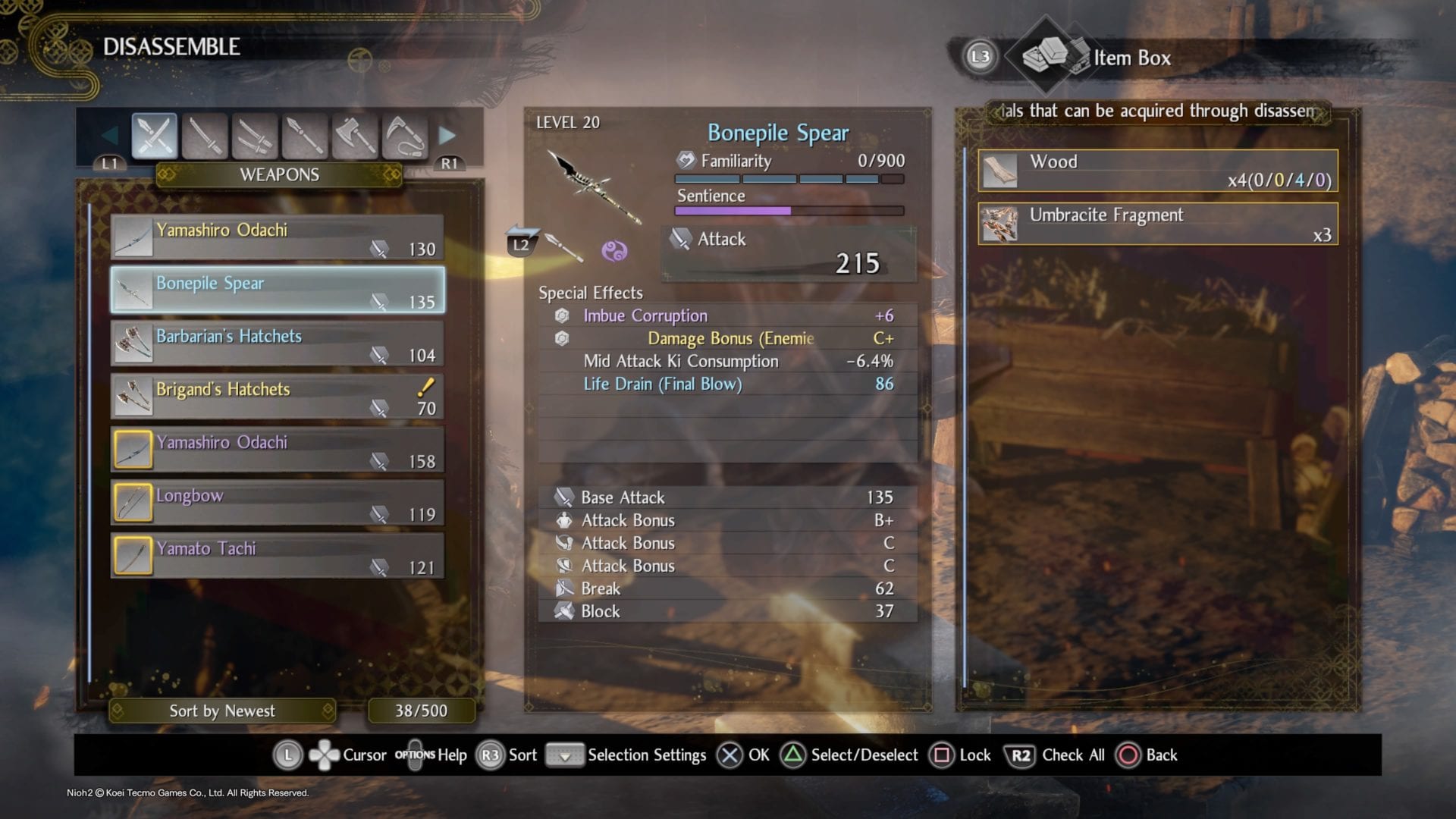The image size is (1456, 819).
Task: Change the Sort by Newest setting
Action: tap(222, 711)
